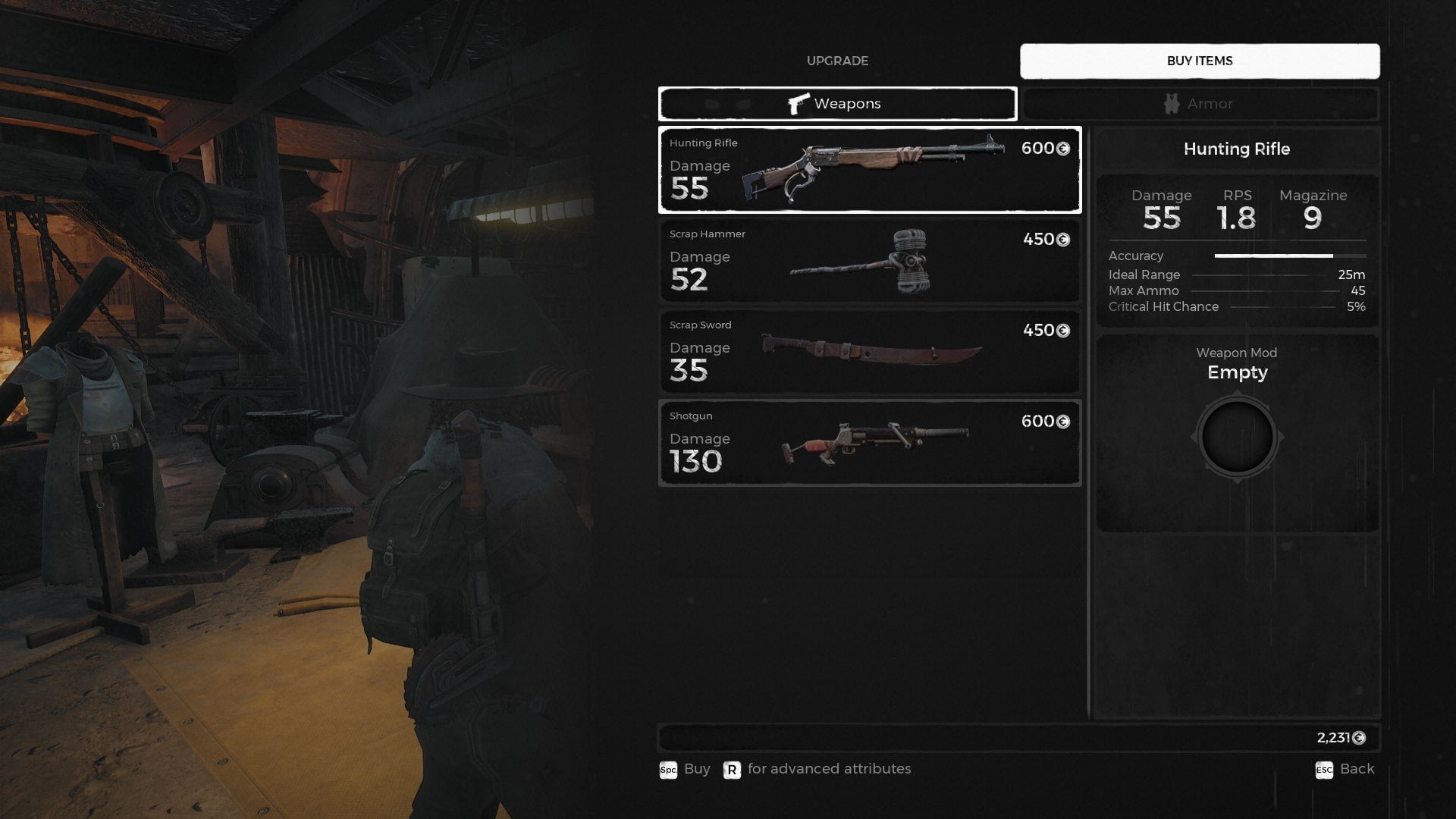The image size is (1456, 819).
Task: Select the Hunting Rifle listing
Action: click(x=869, y=170)
